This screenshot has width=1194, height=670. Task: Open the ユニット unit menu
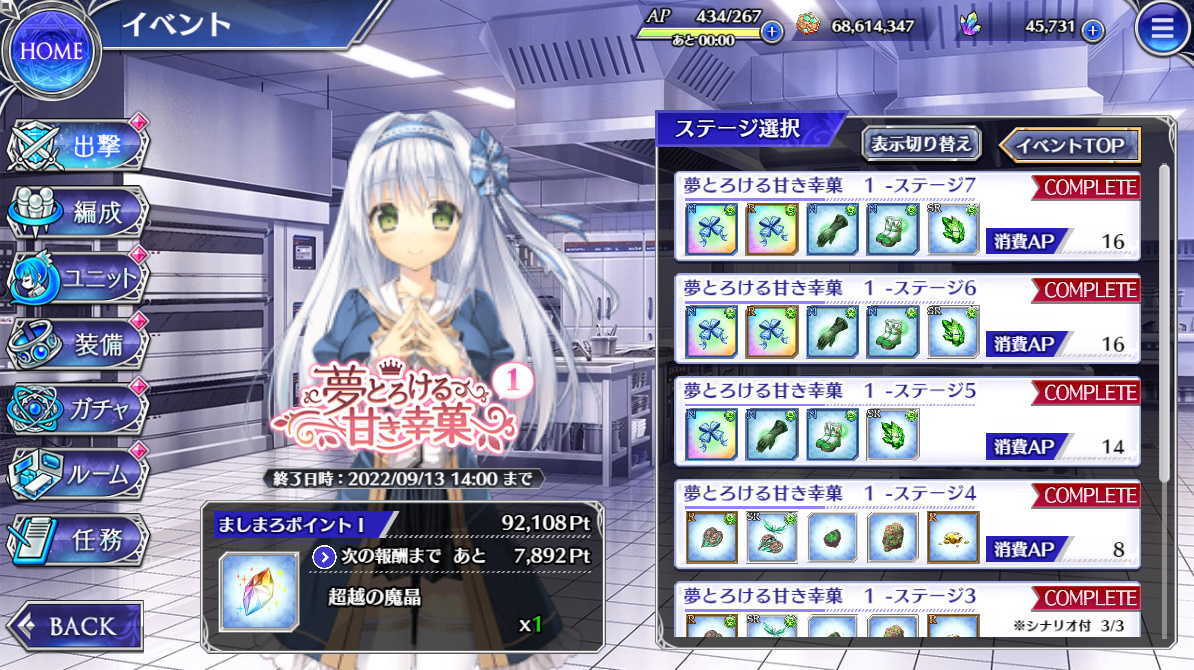pyautogui.click(x=80, y=278)
